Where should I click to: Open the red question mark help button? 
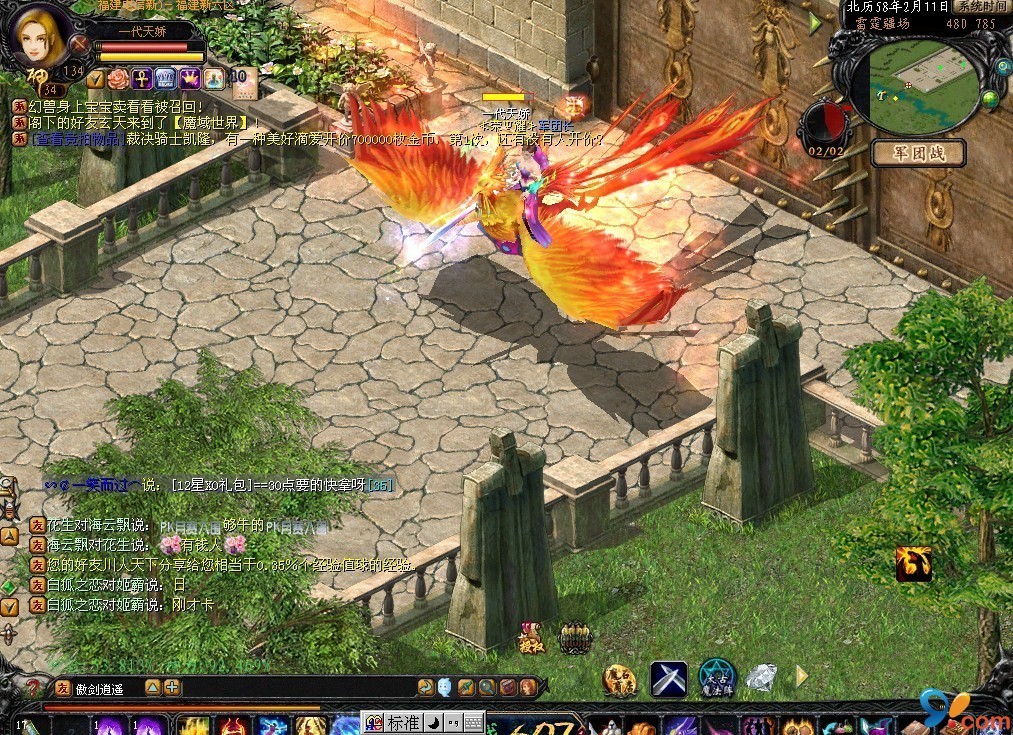[x=35, y=688]
